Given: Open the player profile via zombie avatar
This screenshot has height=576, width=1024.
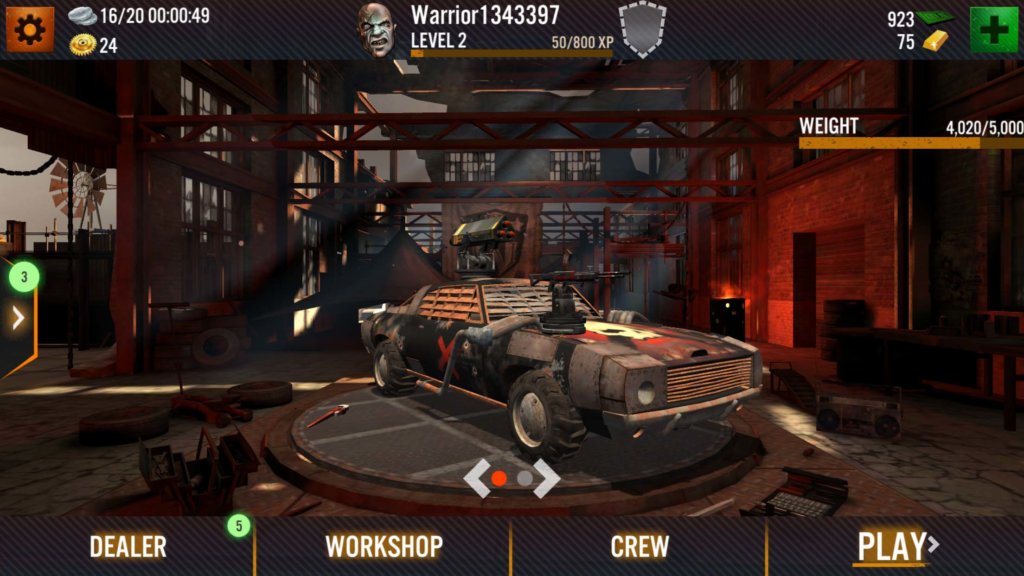Looking at the screenshot, I should point(378,30).
